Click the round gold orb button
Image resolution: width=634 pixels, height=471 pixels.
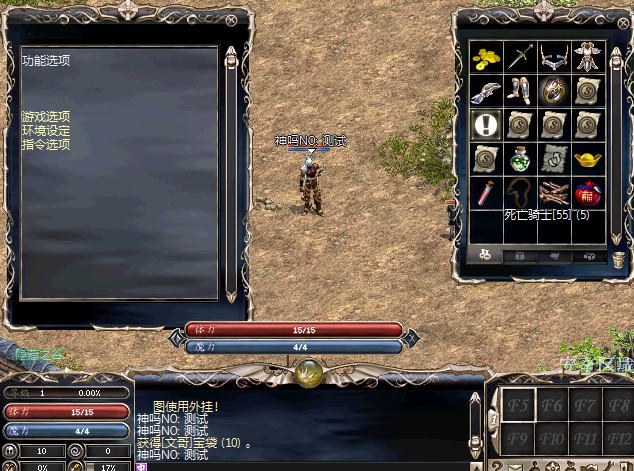click(x=309, y=375)
